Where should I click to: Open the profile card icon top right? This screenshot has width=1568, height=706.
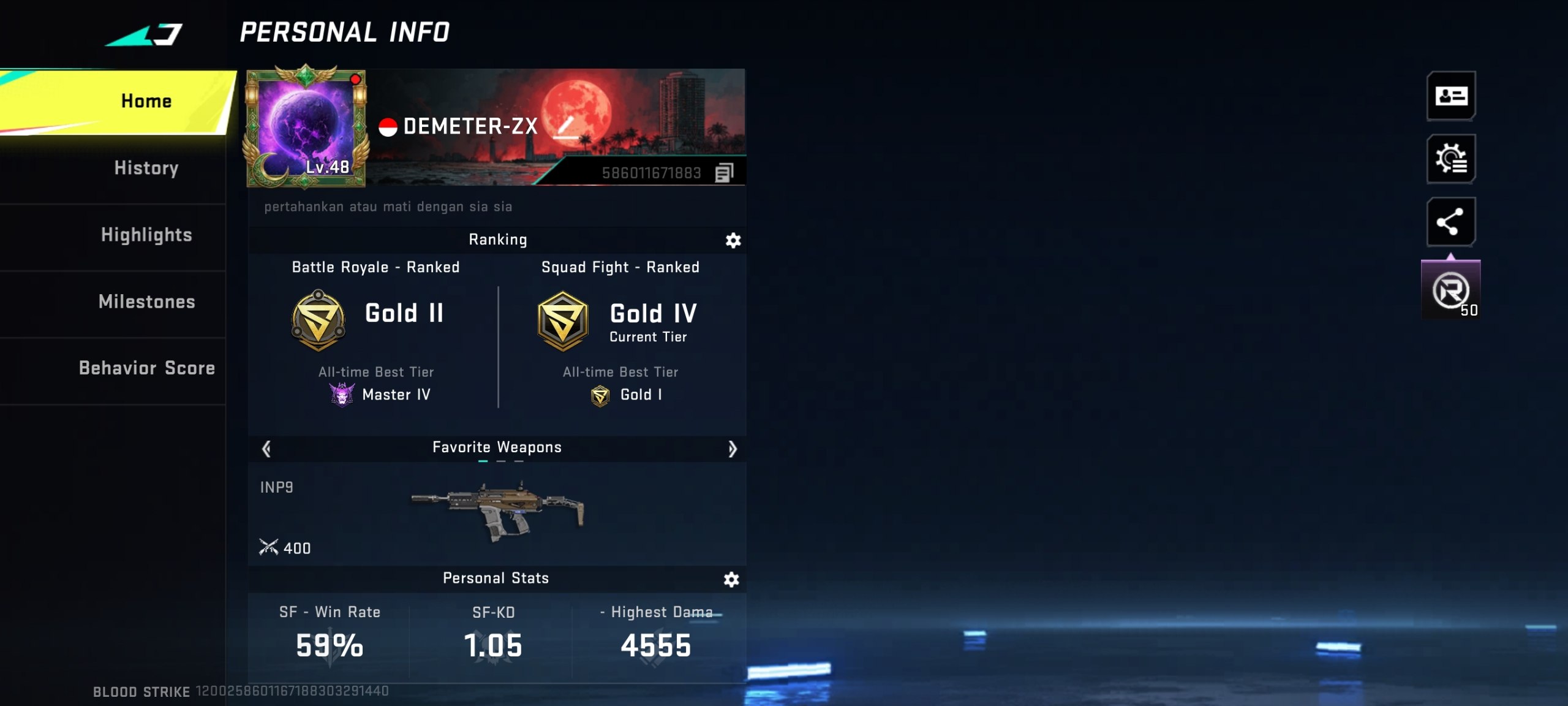(1452, 97)
